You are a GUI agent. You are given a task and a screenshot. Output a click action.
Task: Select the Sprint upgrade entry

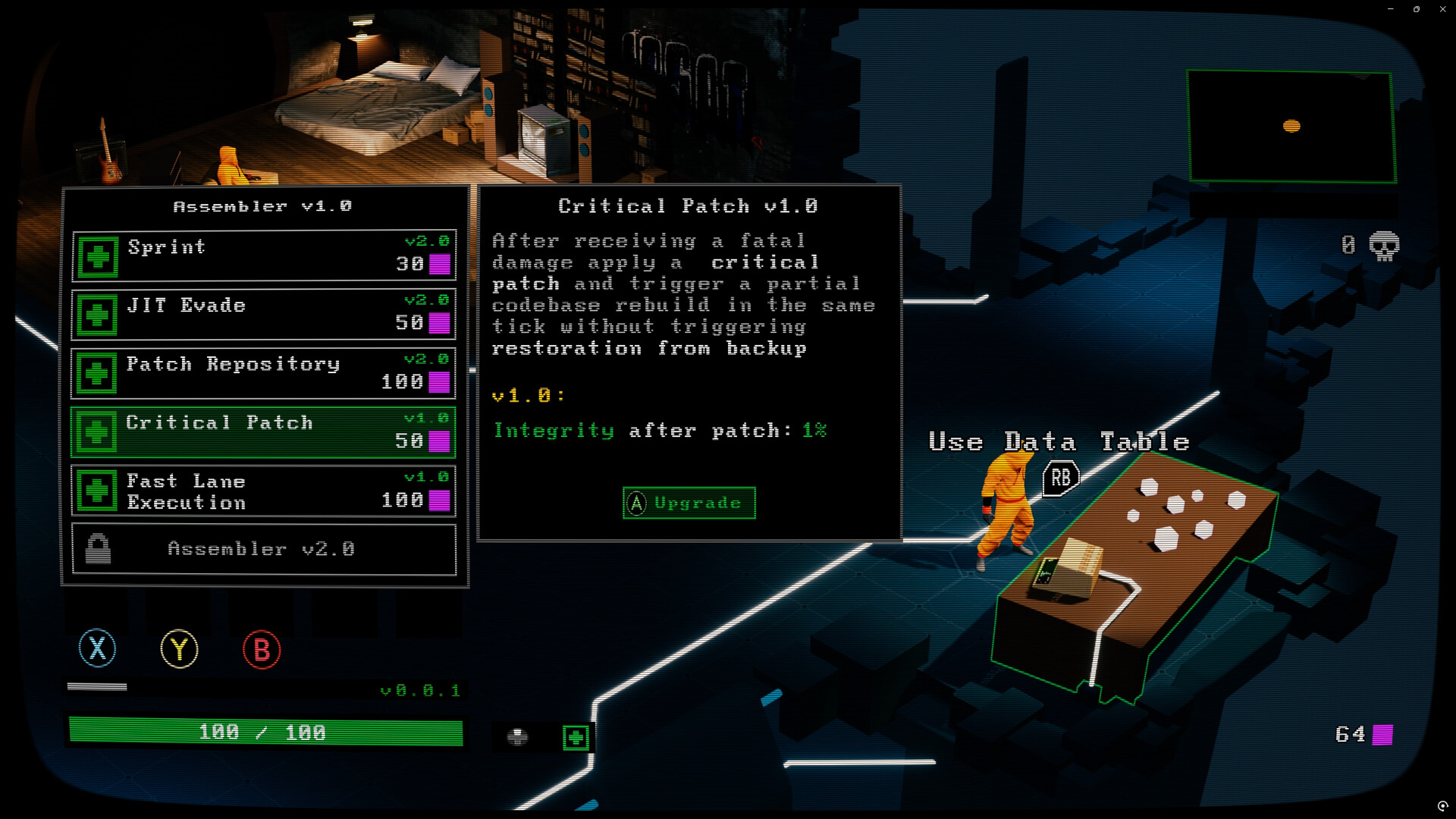tap(264, 256)
